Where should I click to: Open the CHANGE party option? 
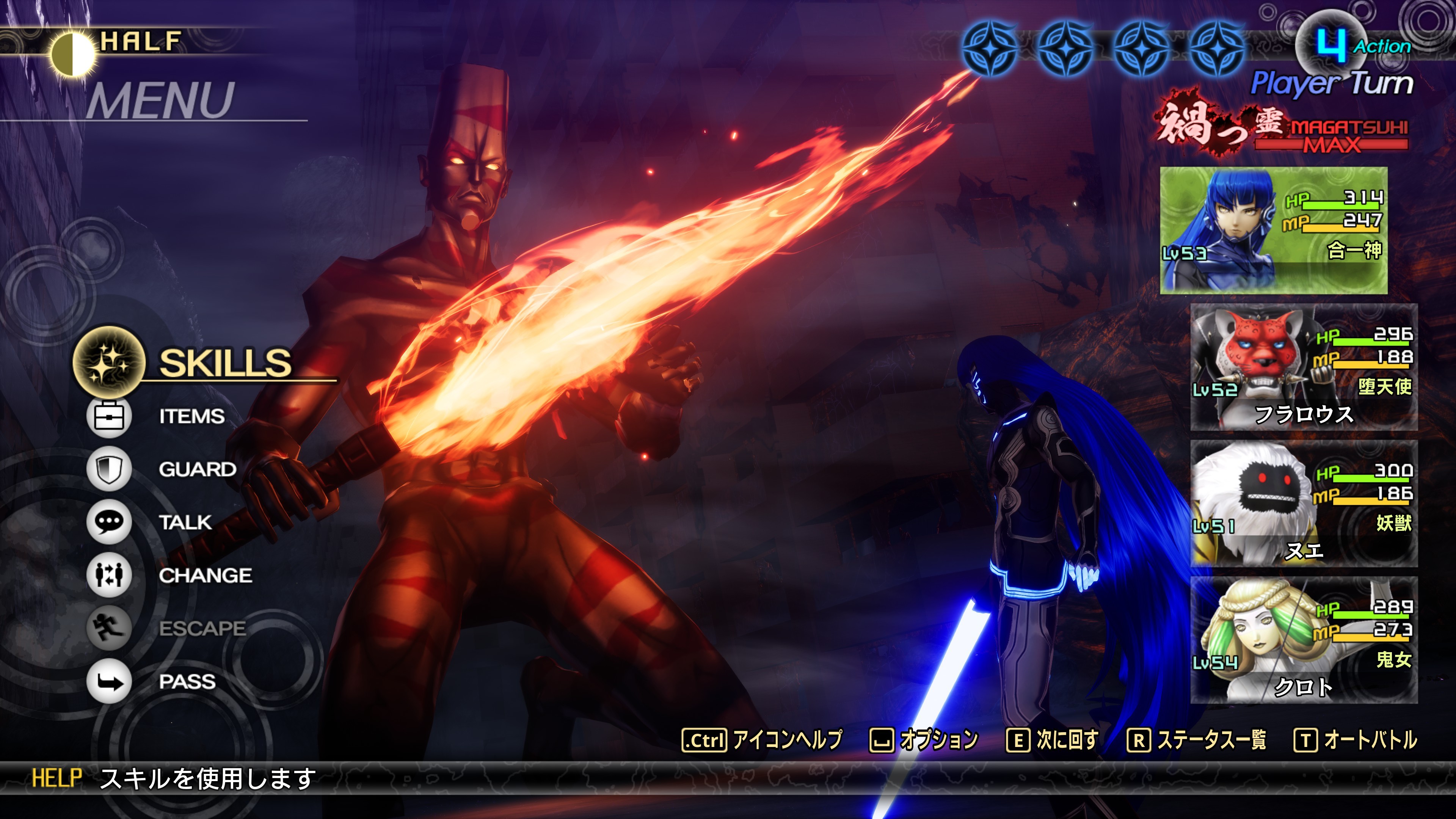[x=205, y=576]
